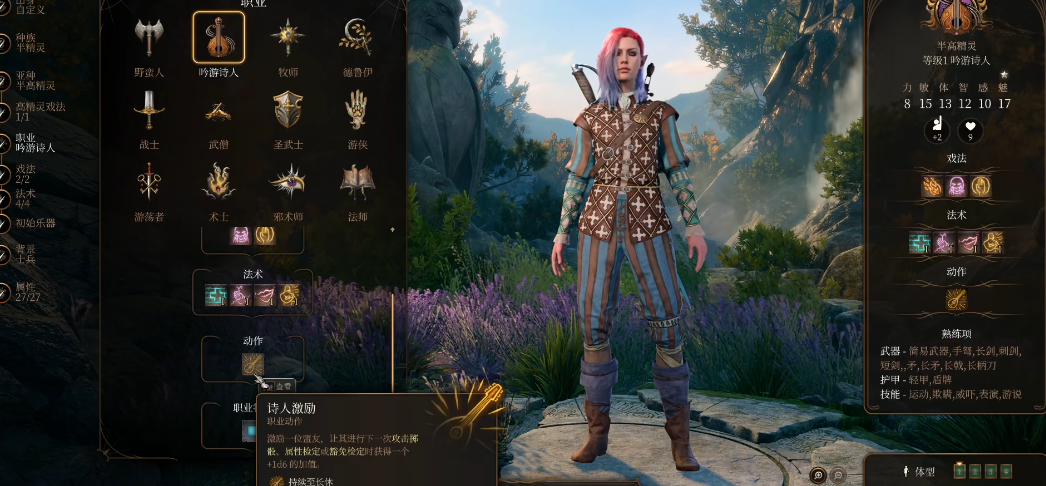Open the 初始乐器 (Starting Instrument) section

point(36,223)
